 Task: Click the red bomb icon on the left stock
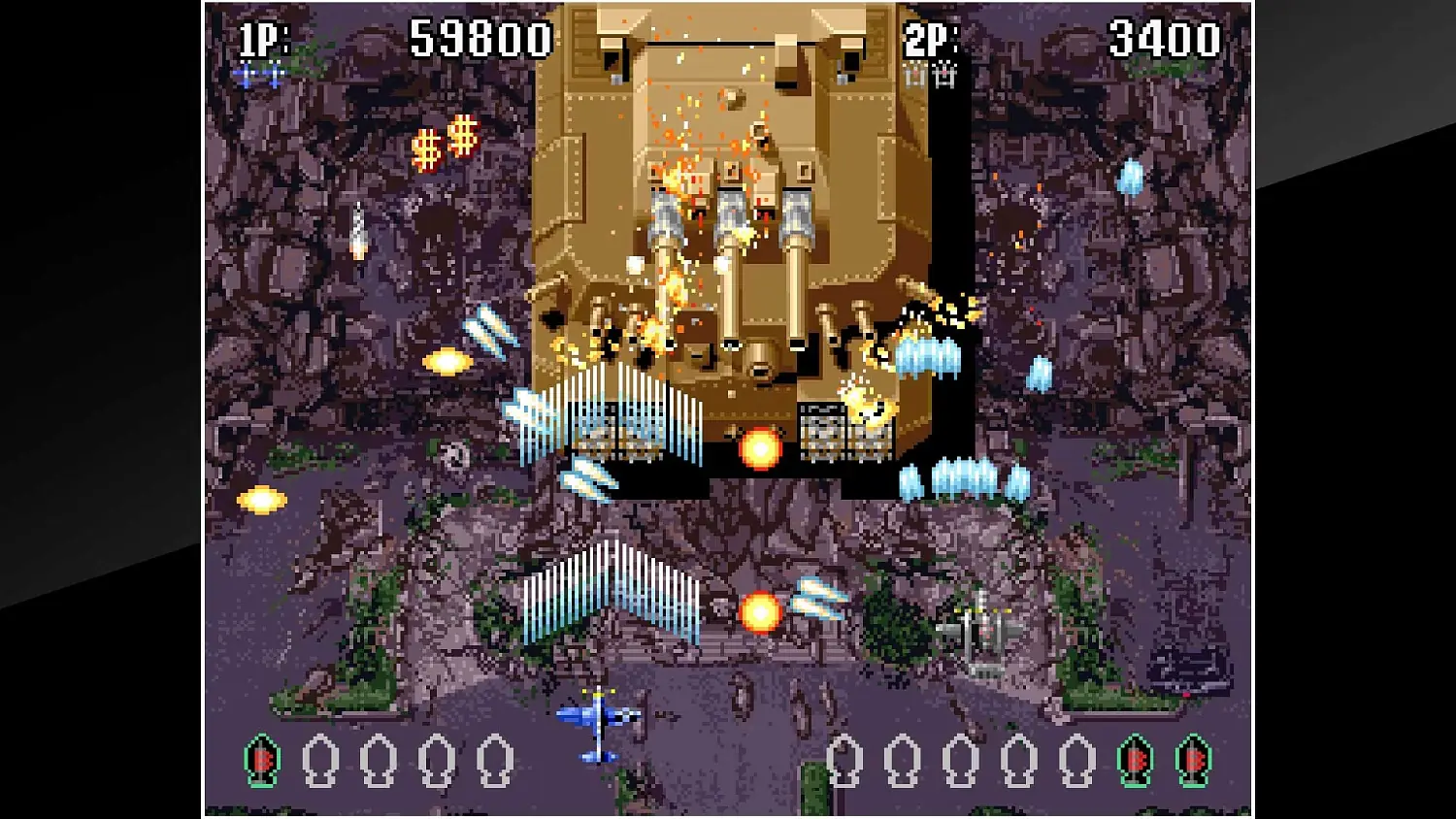tap(260, 761)
